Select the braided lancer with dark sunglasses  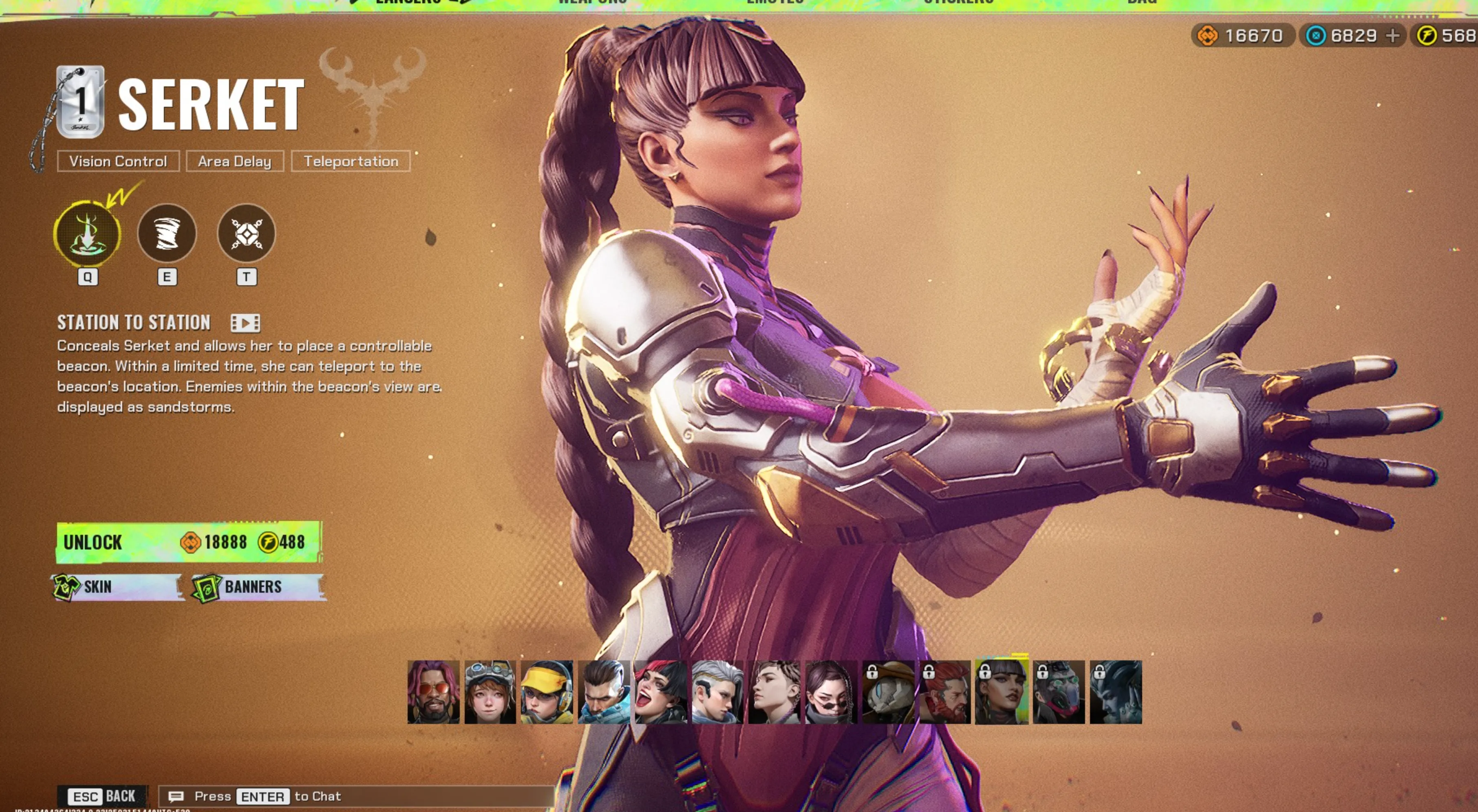tap(831, 692)
